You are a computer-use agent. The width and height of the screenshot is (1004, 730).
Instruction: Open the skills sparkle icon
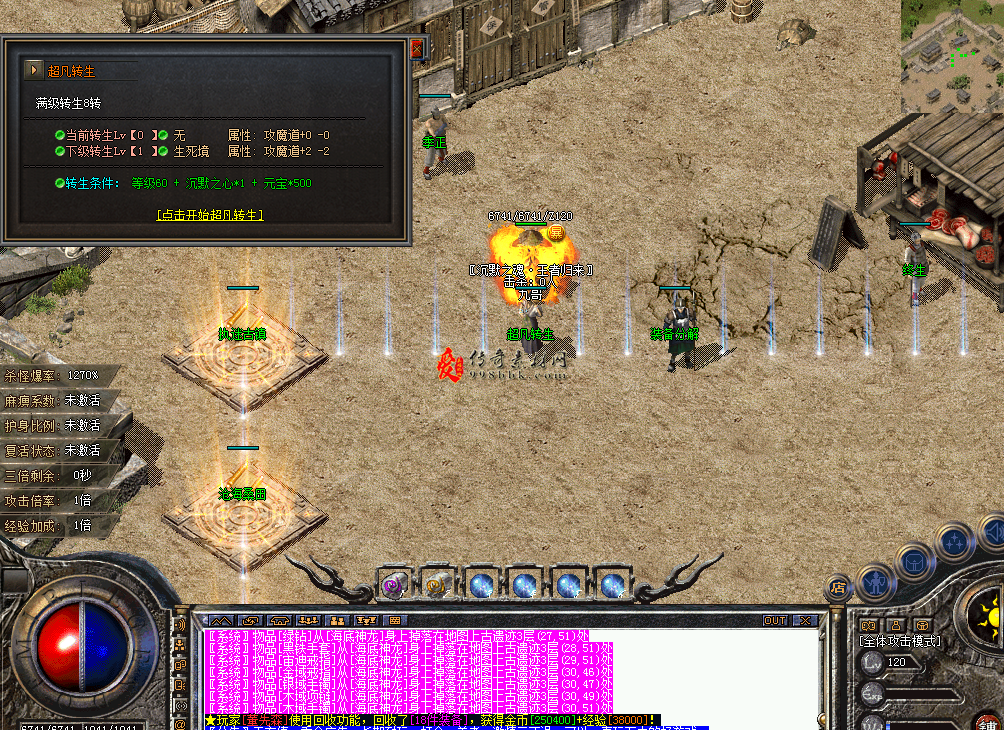[955, 542]
